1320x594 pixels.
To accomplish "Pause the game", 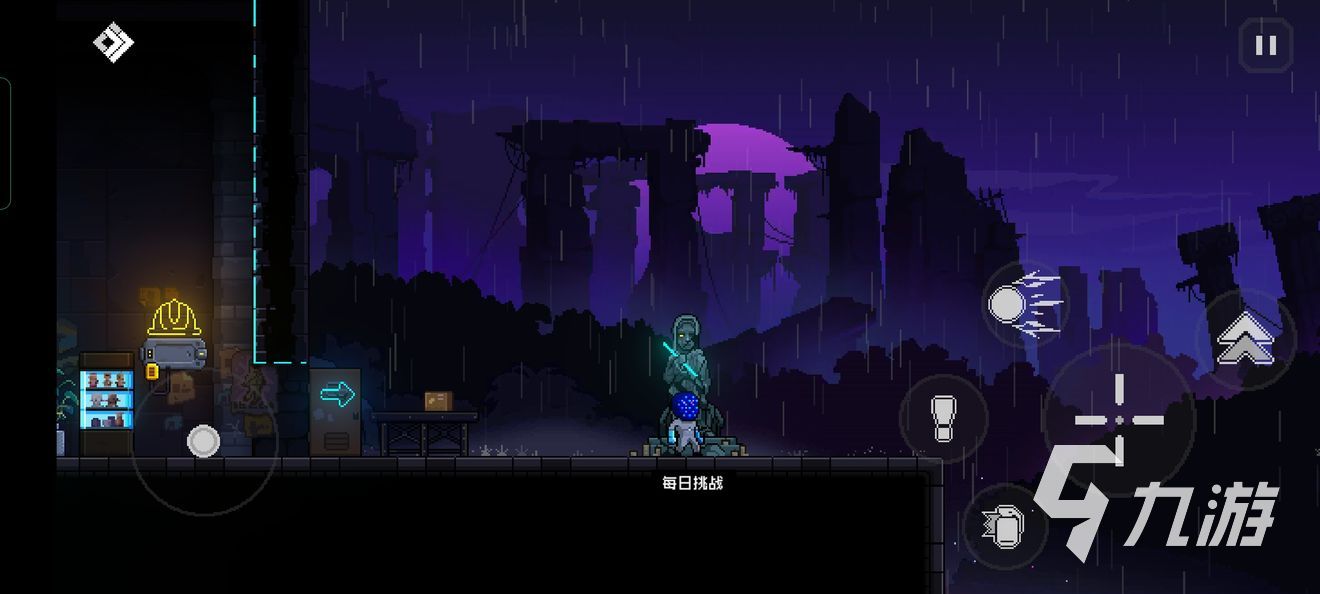I will click(x=1265, y=46).
